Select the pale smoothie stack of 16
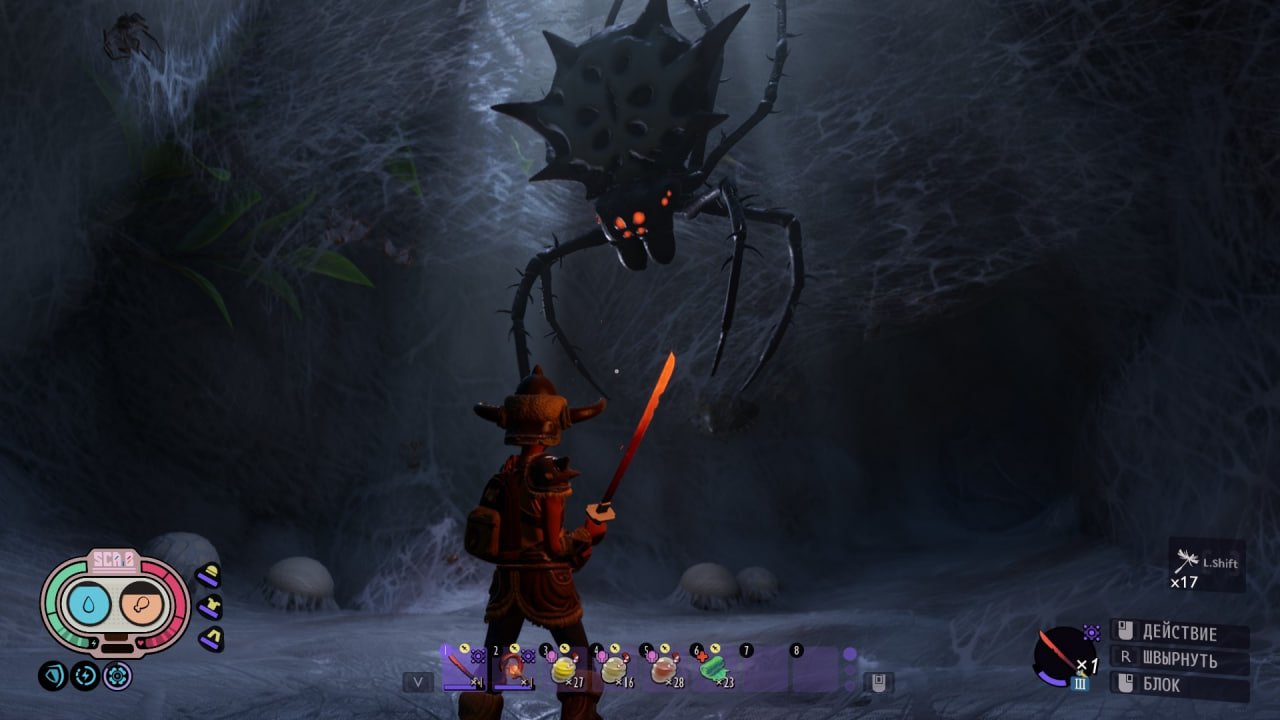 tap(613, 667)
